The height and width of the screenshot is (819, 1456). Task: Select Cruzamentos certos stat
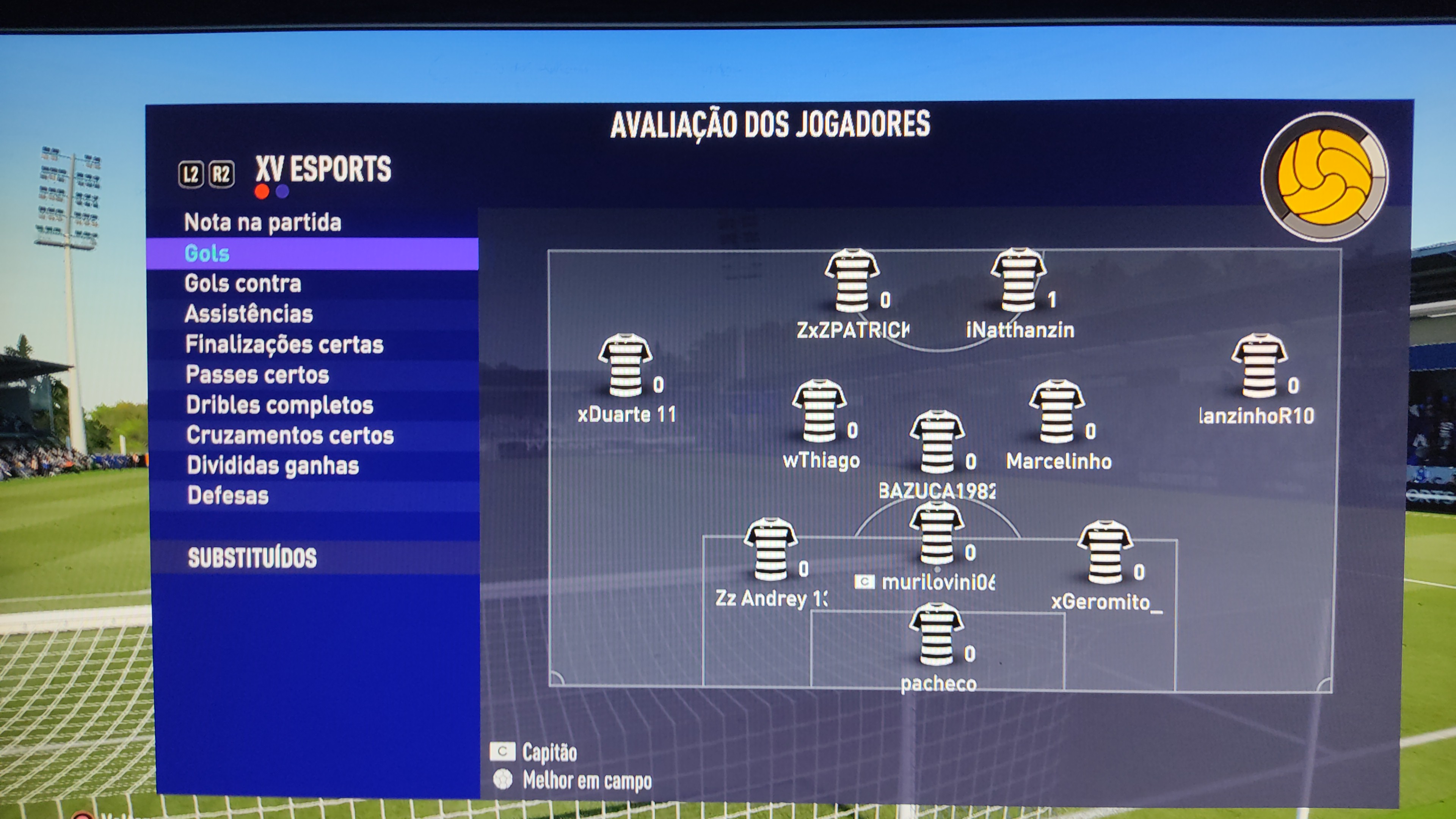pyautogui.click(x=290, y=435)
